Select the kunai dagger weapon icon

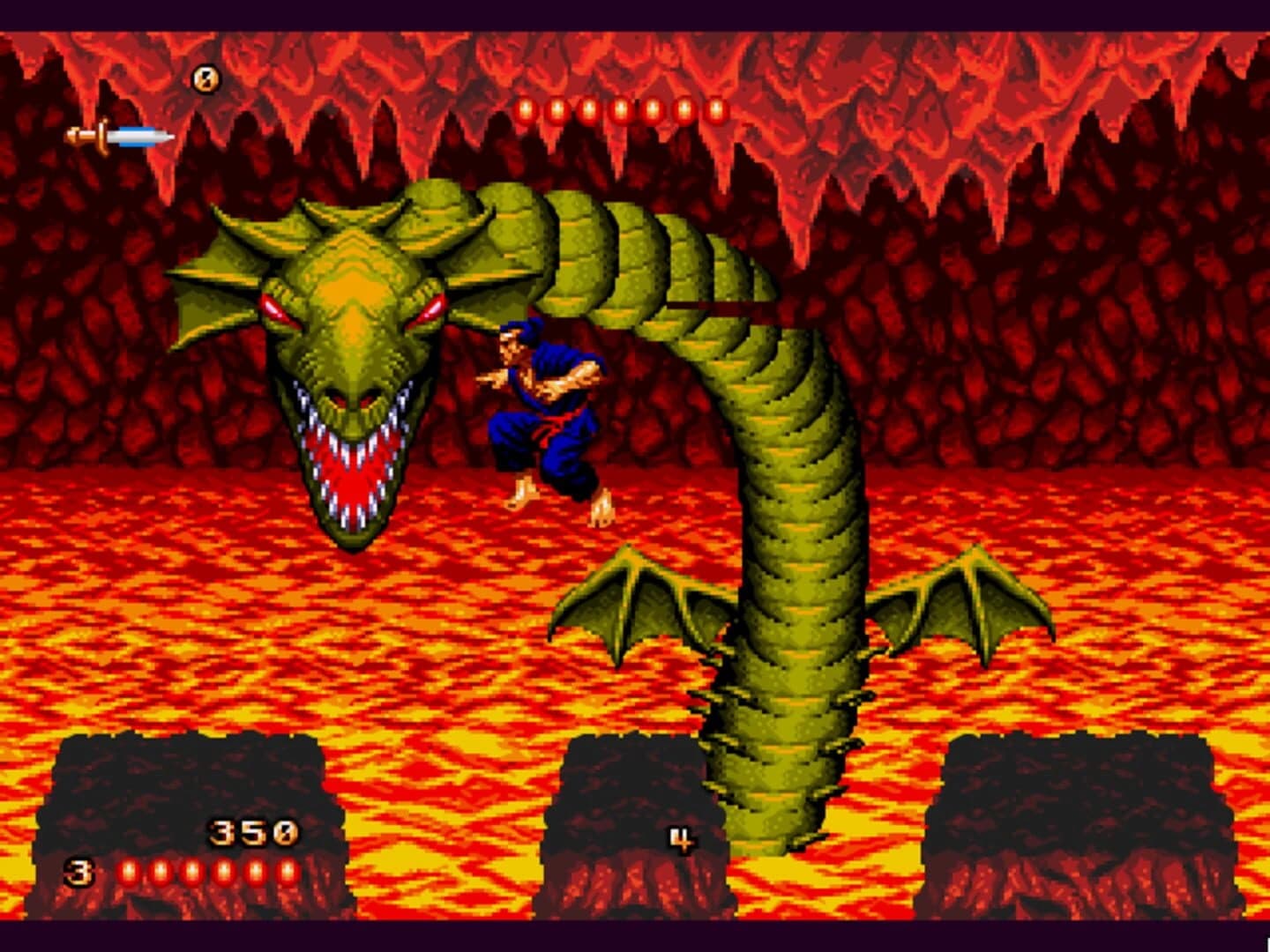coord(119,134)
